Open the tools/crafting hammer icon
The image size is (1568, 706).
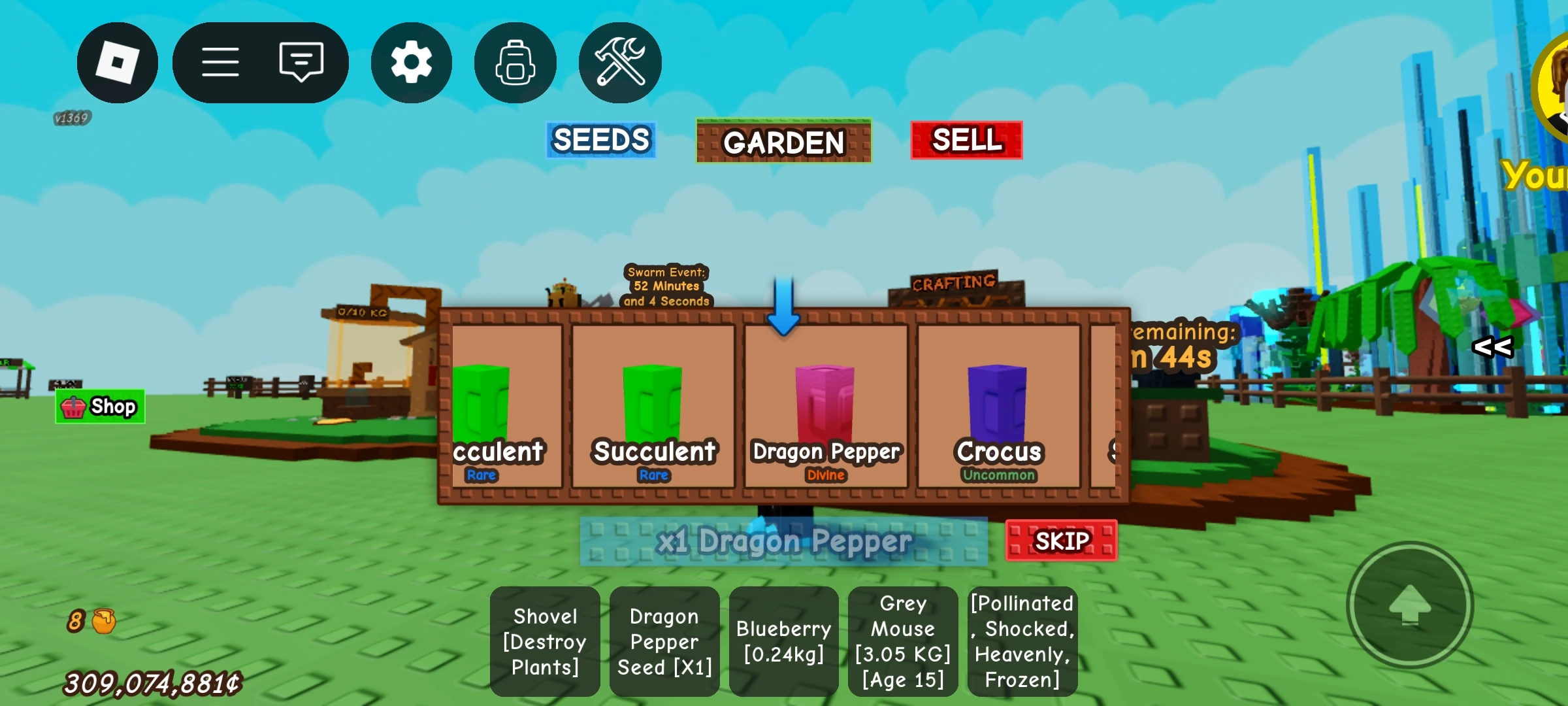pos(619,62)
